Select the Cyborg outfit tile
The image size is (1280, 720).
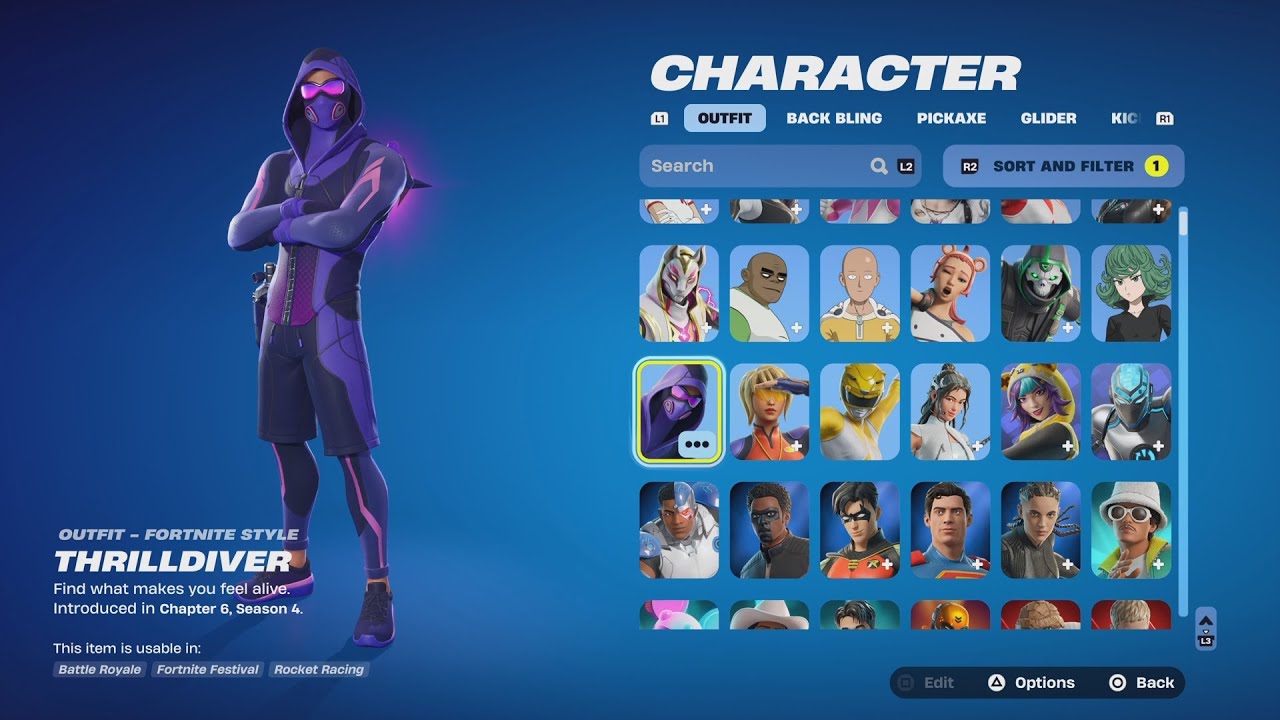[679, 530]
